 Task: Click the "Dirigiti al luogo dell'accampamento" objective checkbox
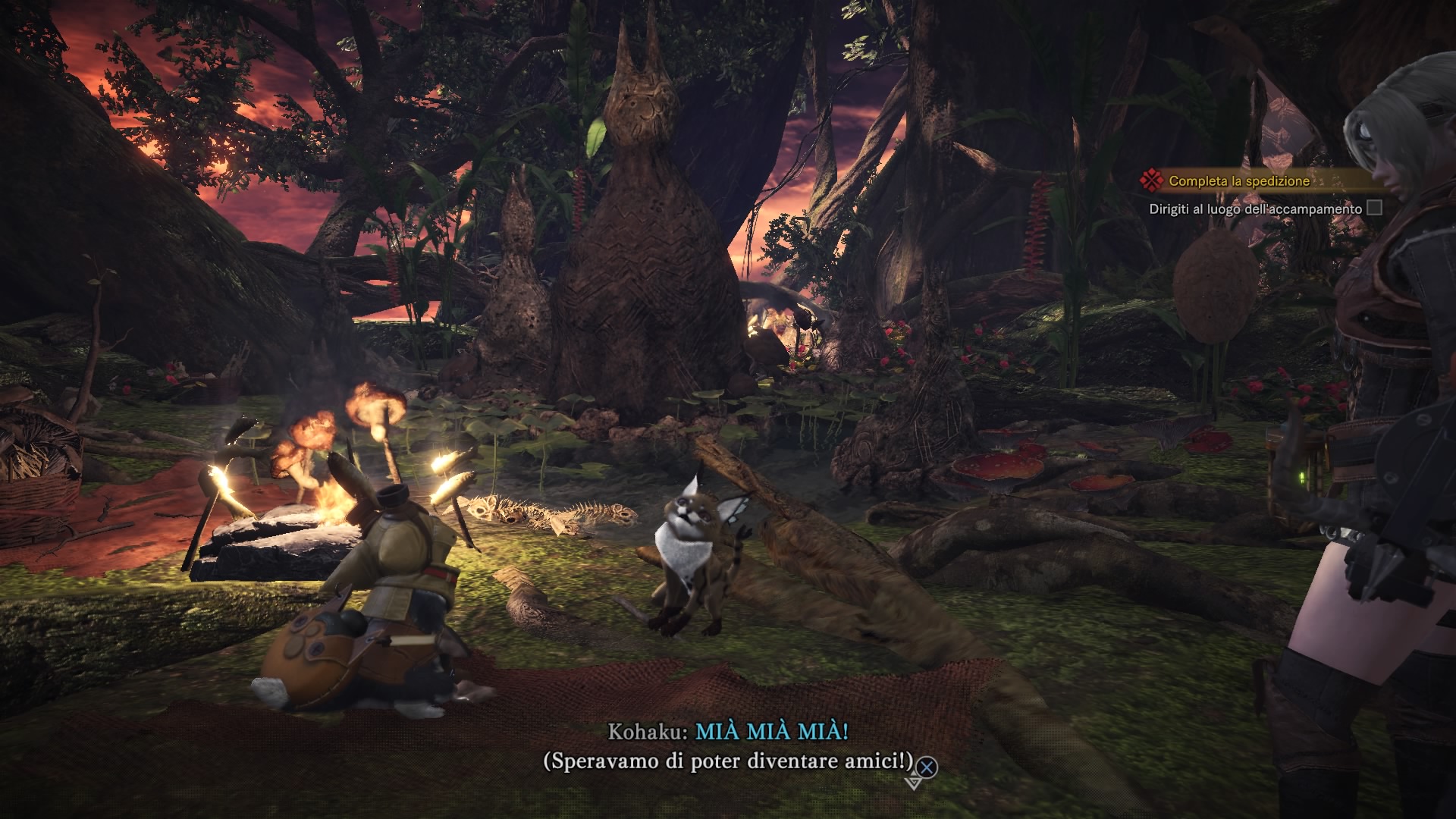[1374, 208]
